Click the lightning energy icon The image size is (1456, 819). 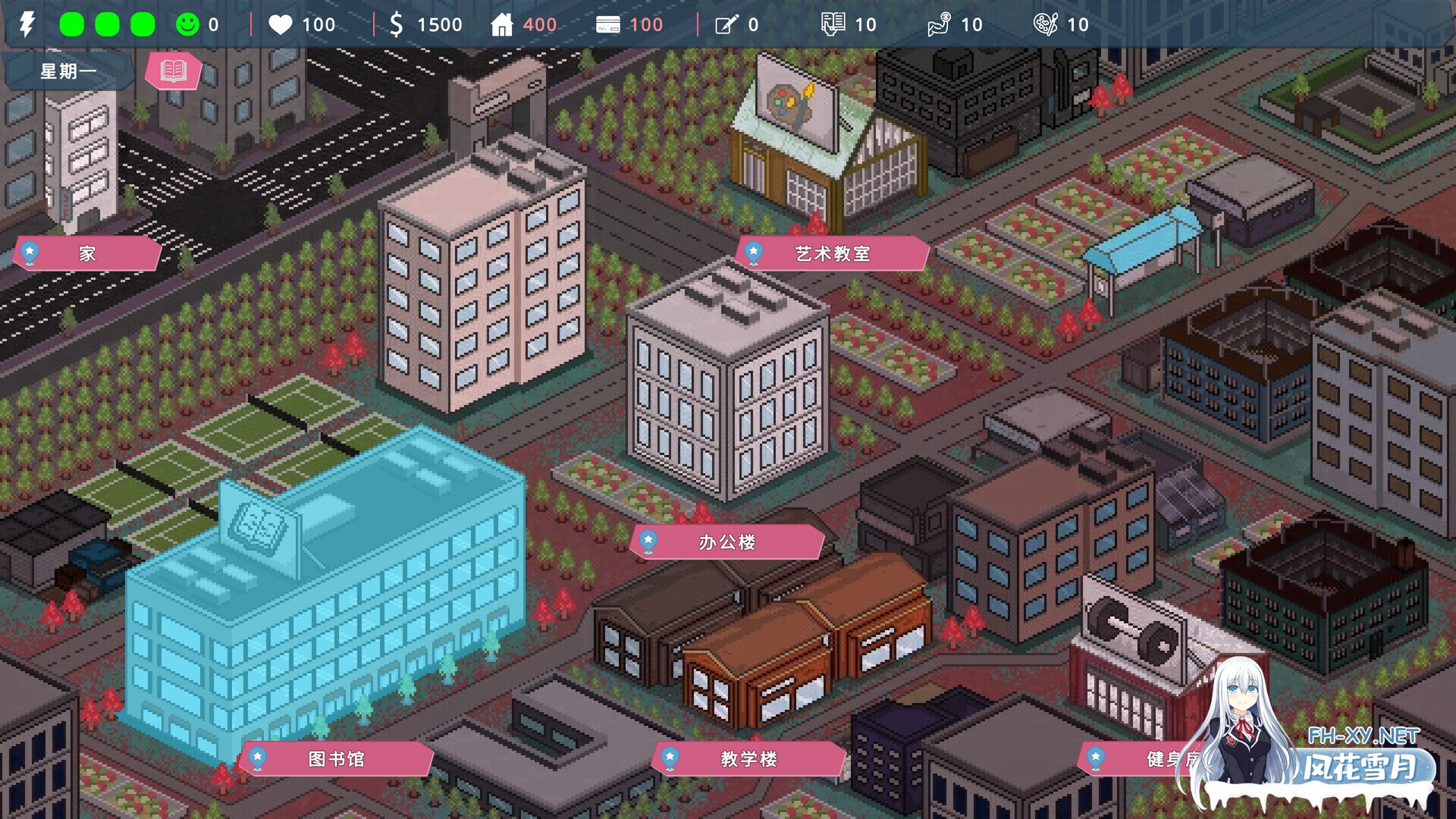(27, 24)
